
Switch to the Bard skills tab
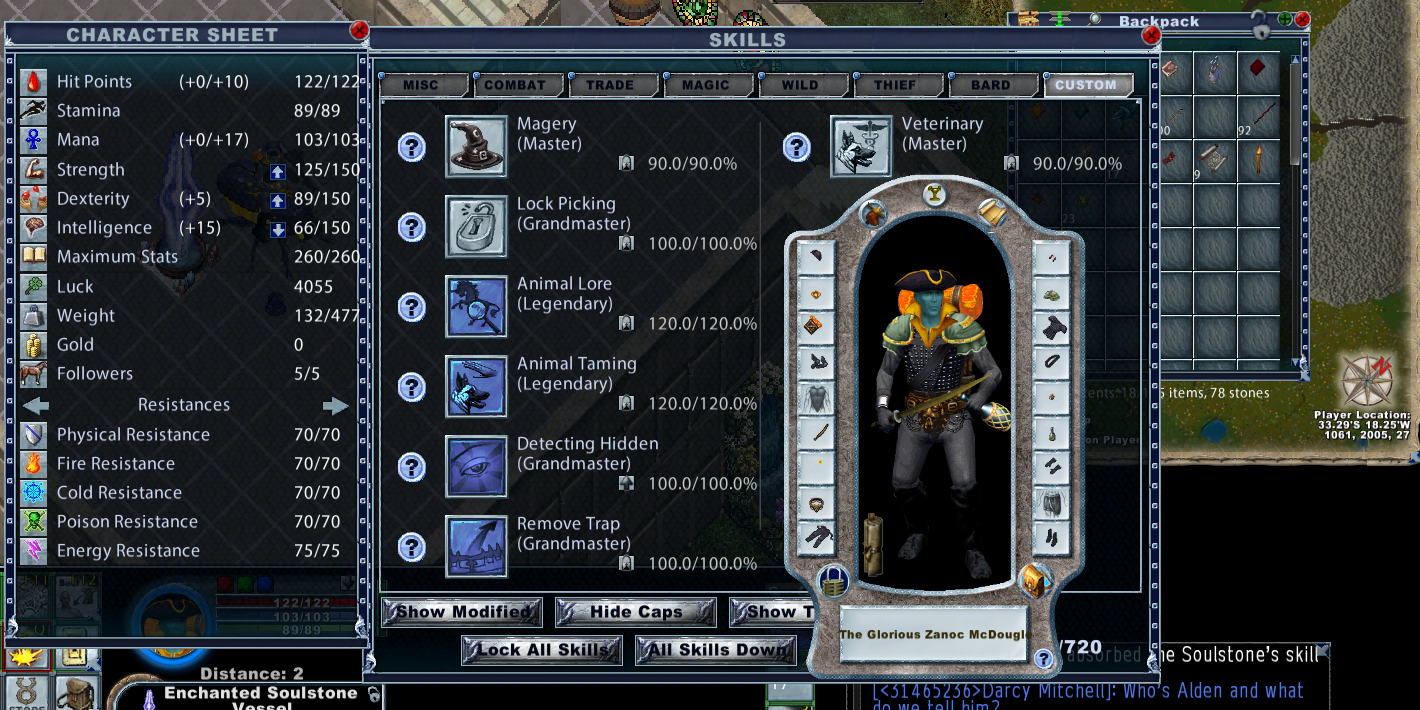tap(990, 85)
